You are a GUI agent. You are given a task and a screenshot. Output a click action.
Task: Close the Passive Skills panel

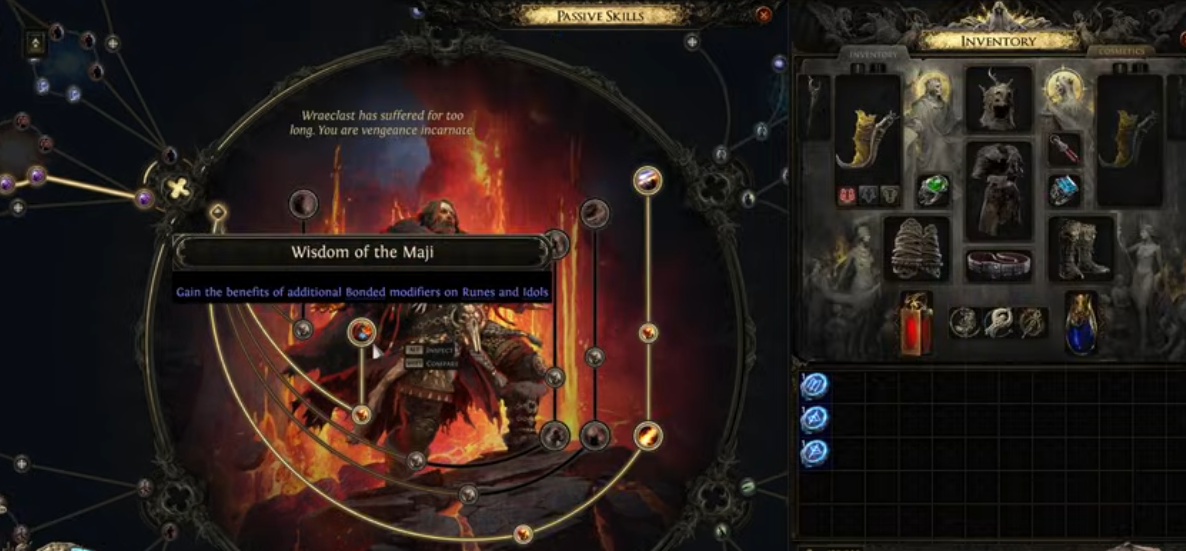[x=764, y=15]
